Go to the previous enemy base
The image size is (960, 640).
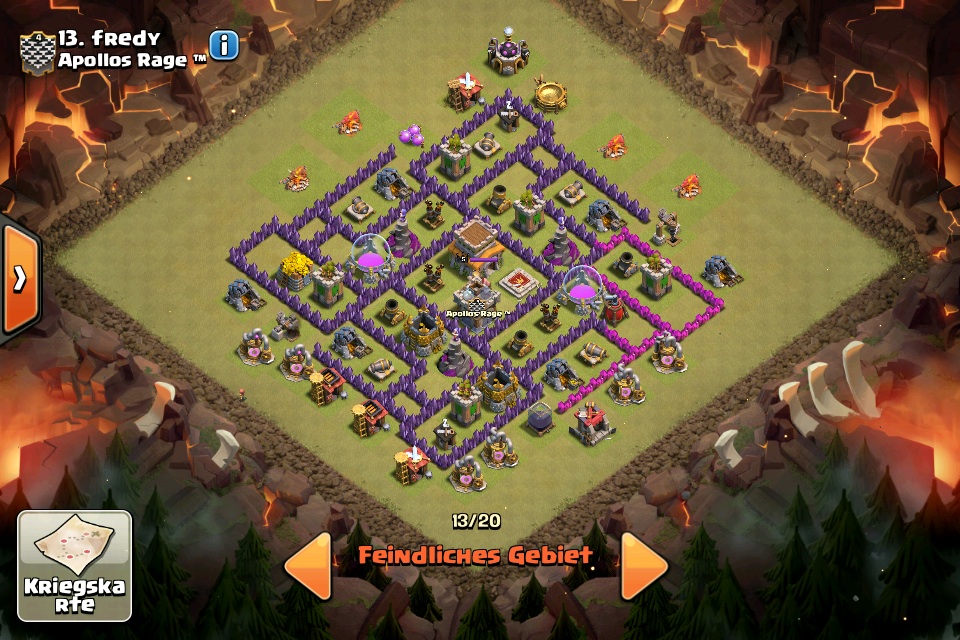tap(308, 566)
